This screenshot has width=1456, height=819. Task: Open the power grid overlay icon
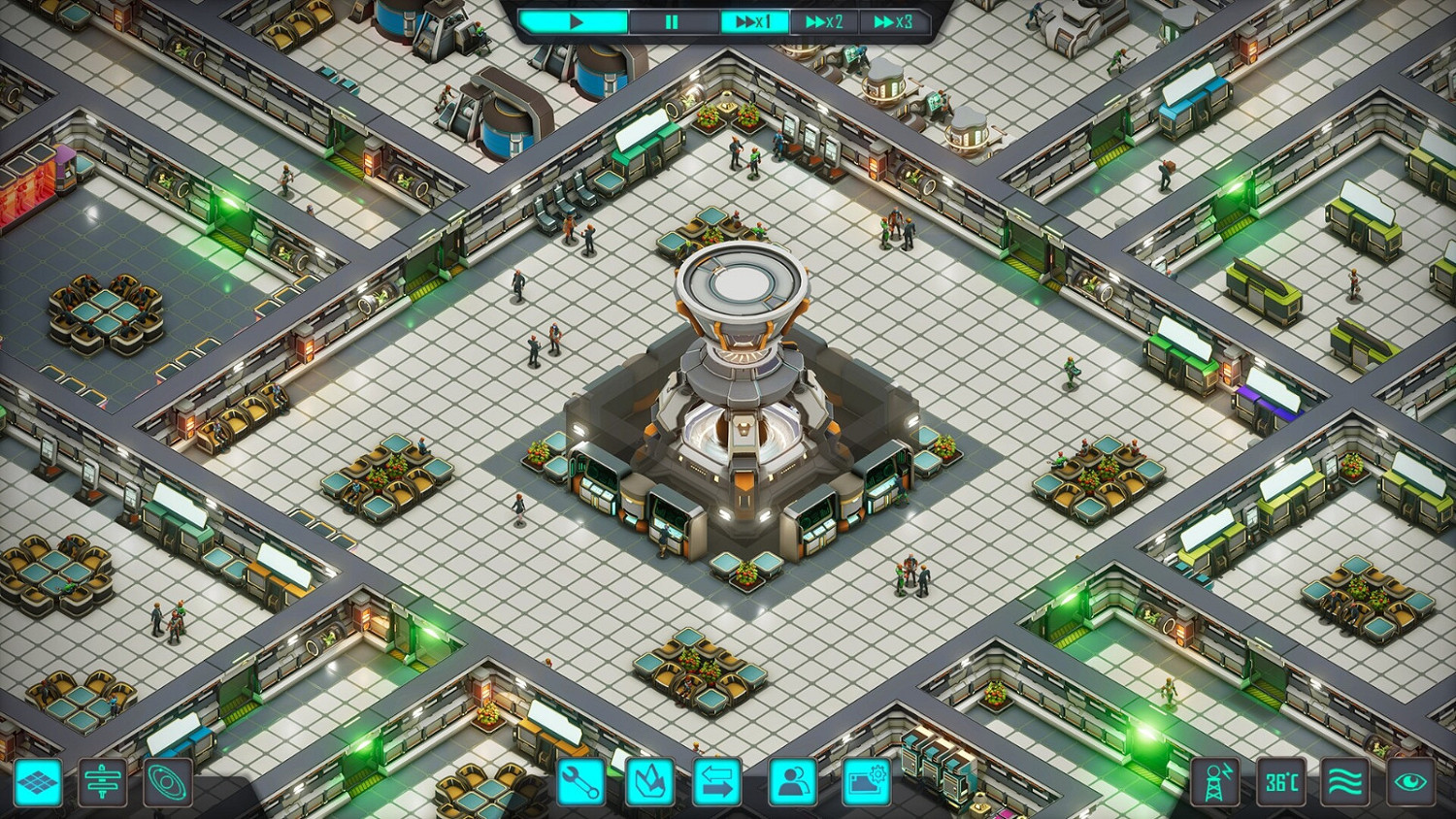1215,782
